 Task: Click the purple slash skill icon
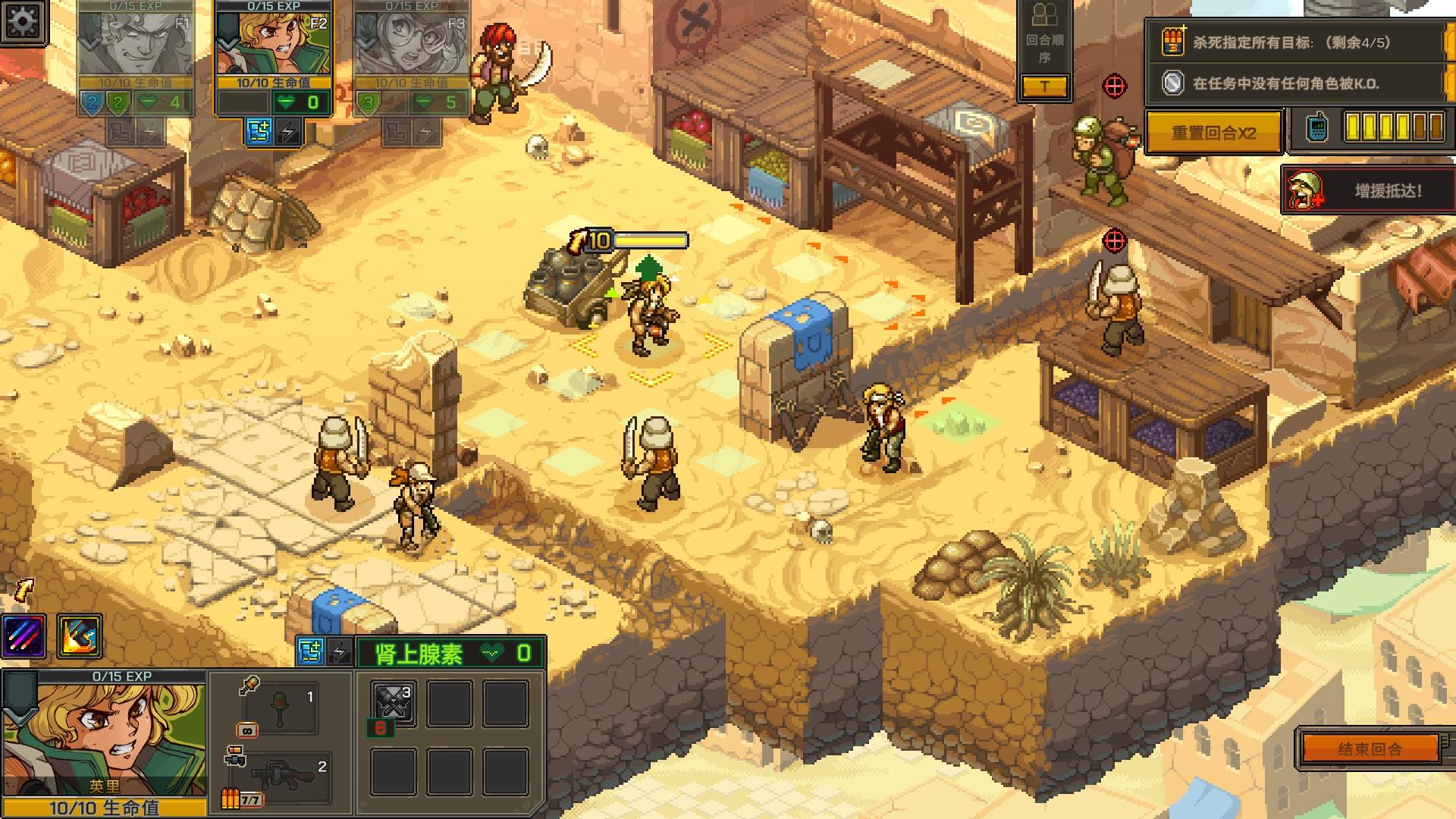coord(24,635)
